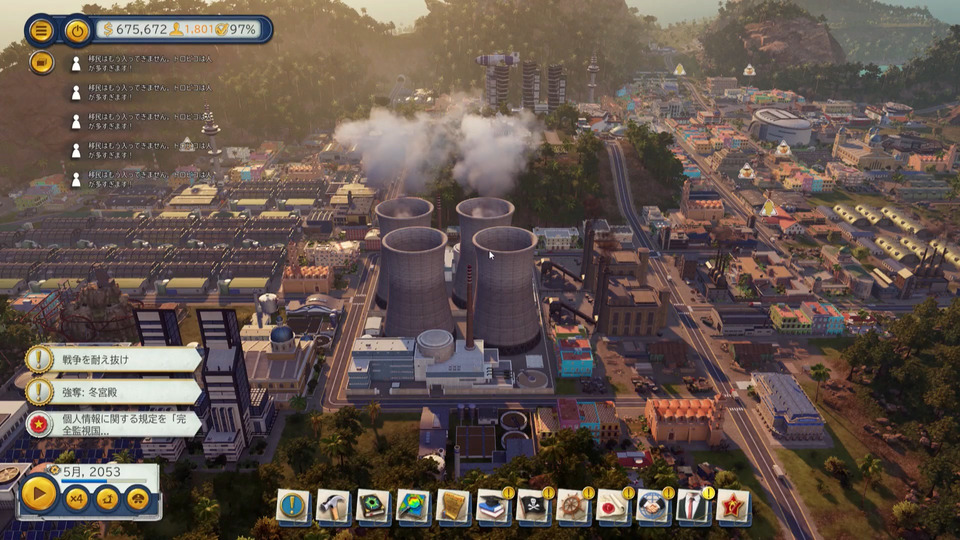
Task: Open the hamburger main menu button
Action: coord(41,30)
